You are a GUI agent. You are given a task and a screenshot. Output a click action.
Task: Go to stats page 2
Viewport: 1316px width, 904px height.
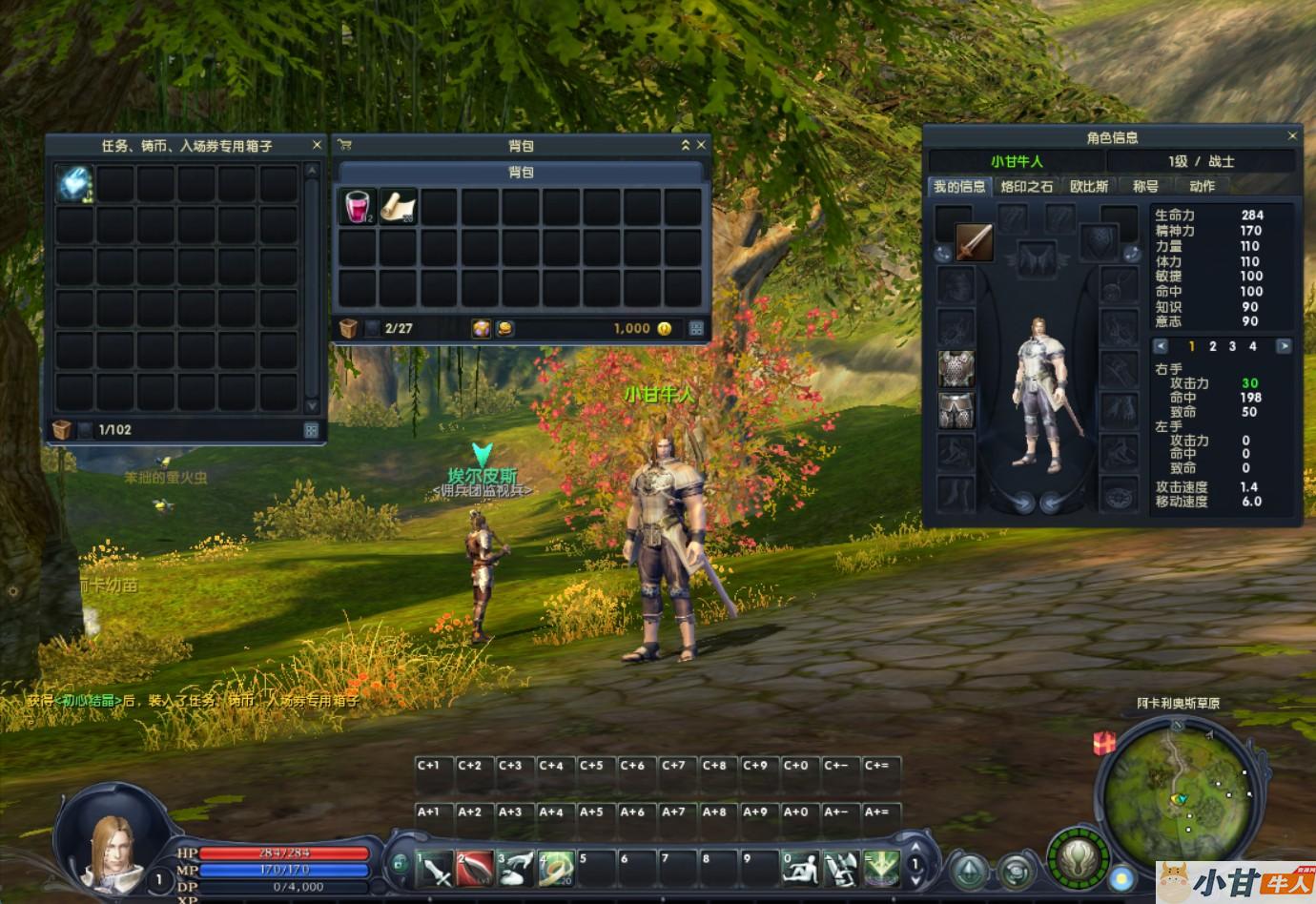click(1212, 346)
